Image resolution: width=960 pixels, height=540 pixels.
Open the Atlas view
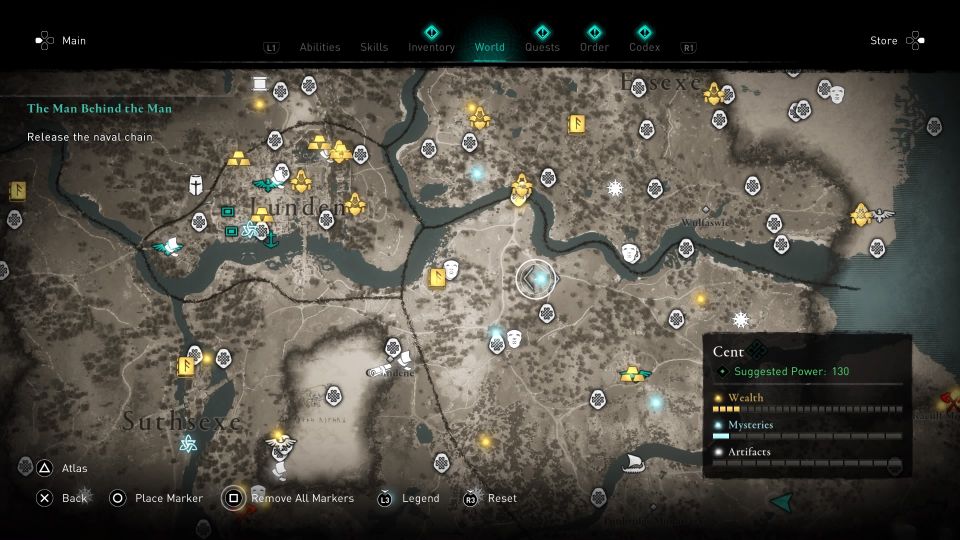74,467
